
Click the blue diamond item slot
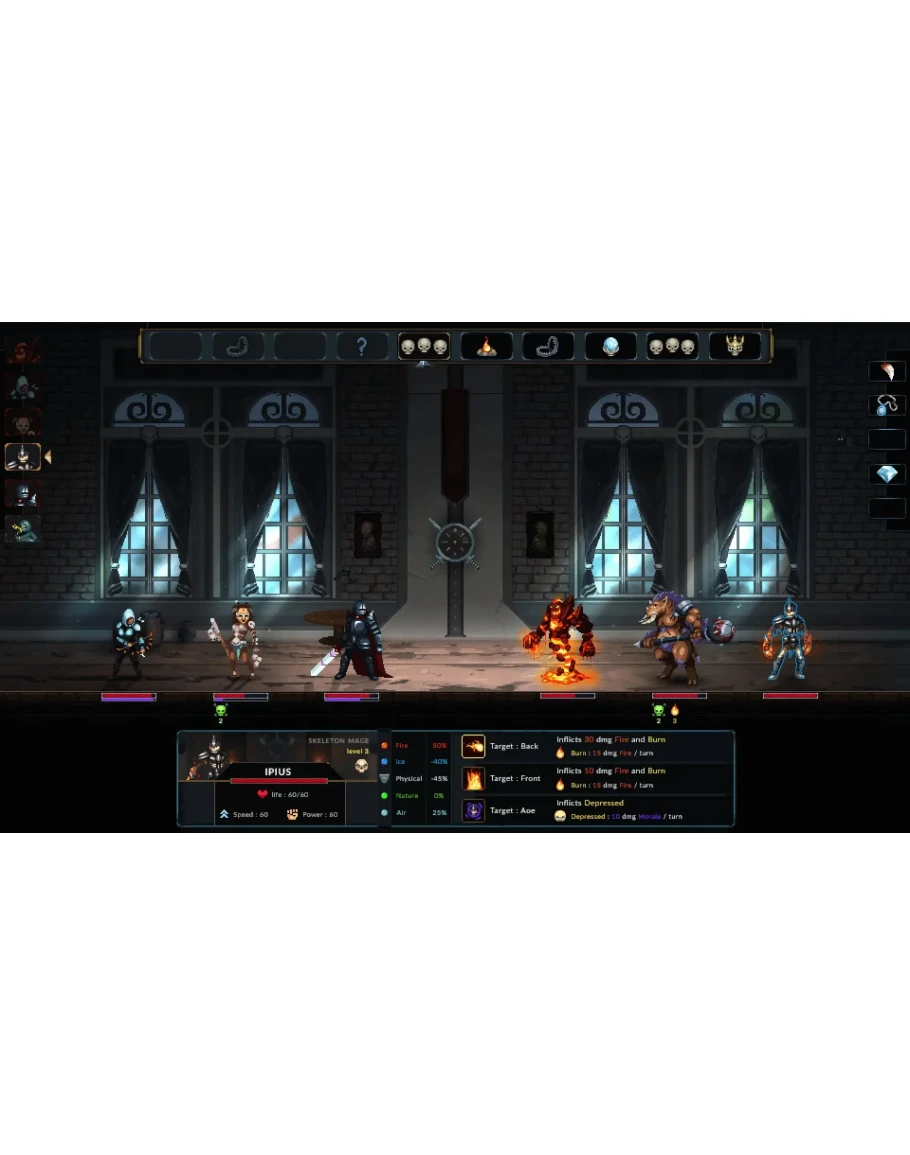coord(886,474)
